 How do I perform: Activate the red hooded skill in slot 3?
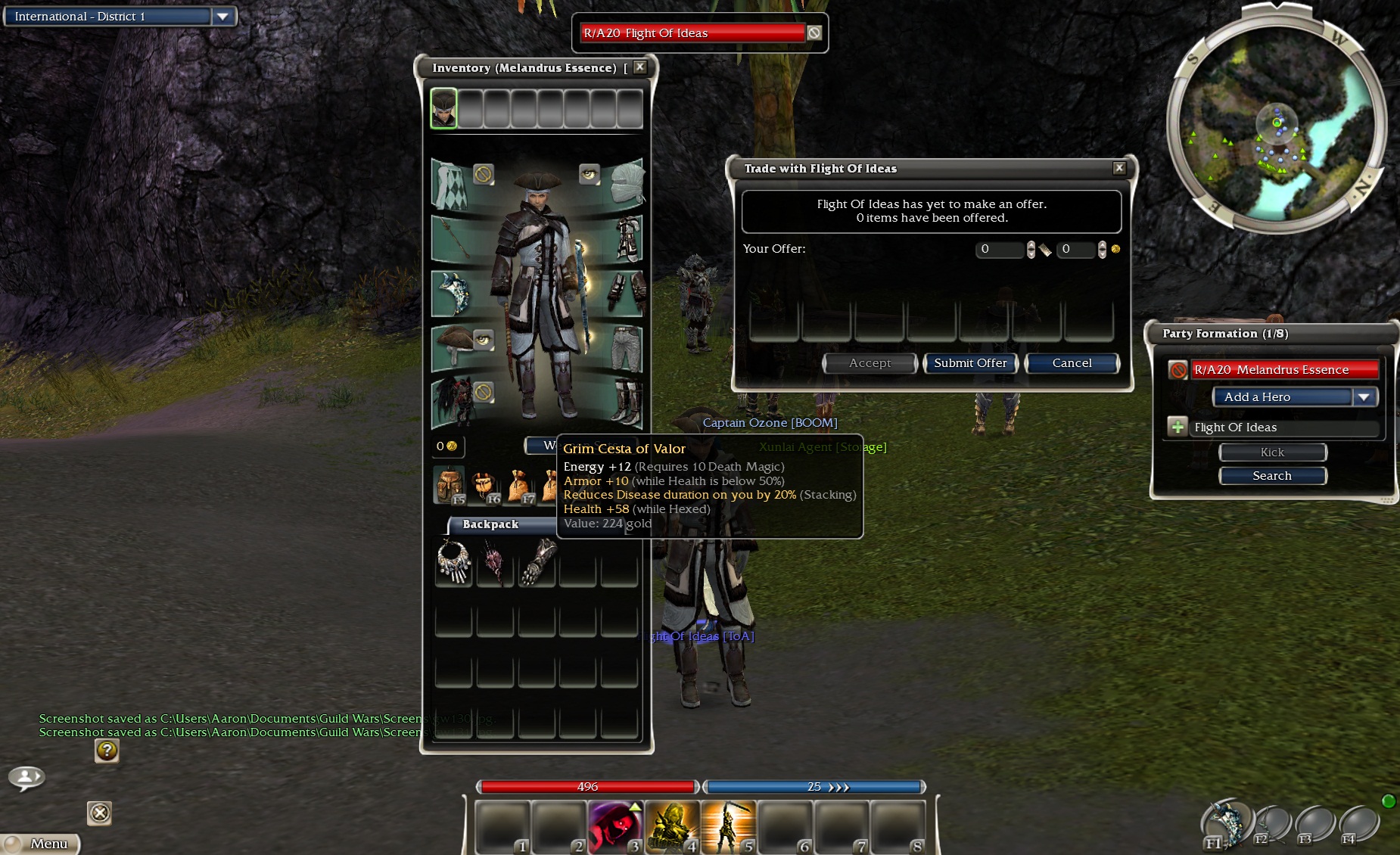614,826
